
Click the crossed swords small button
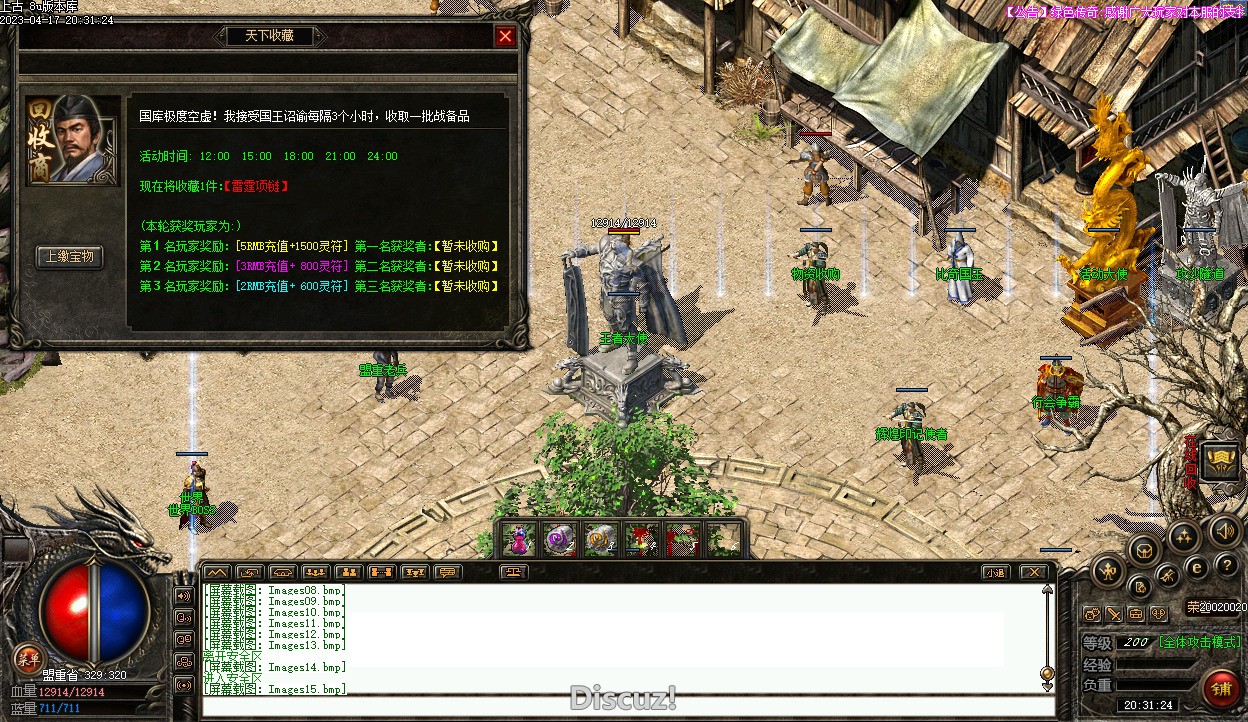click(1114, 614)
